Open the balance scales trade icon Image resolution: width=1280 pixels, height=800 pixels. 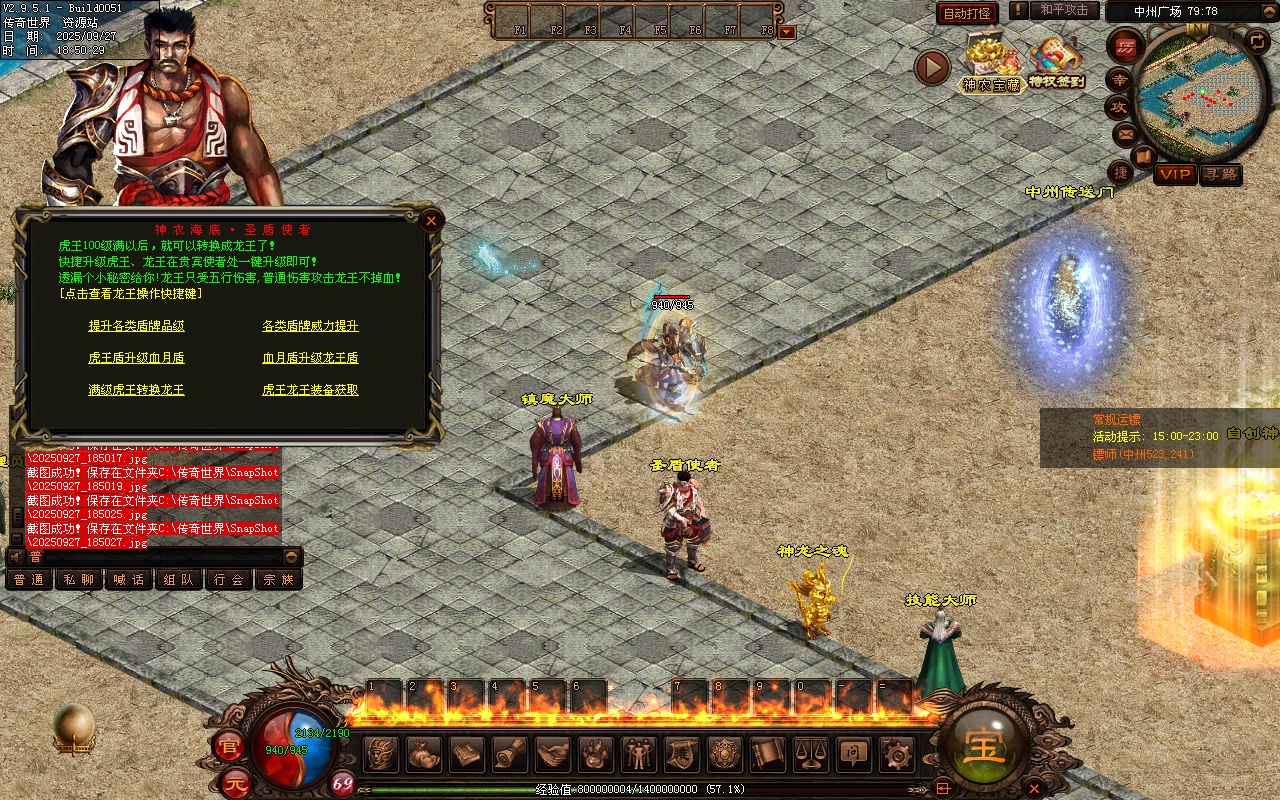pos(810,753)
